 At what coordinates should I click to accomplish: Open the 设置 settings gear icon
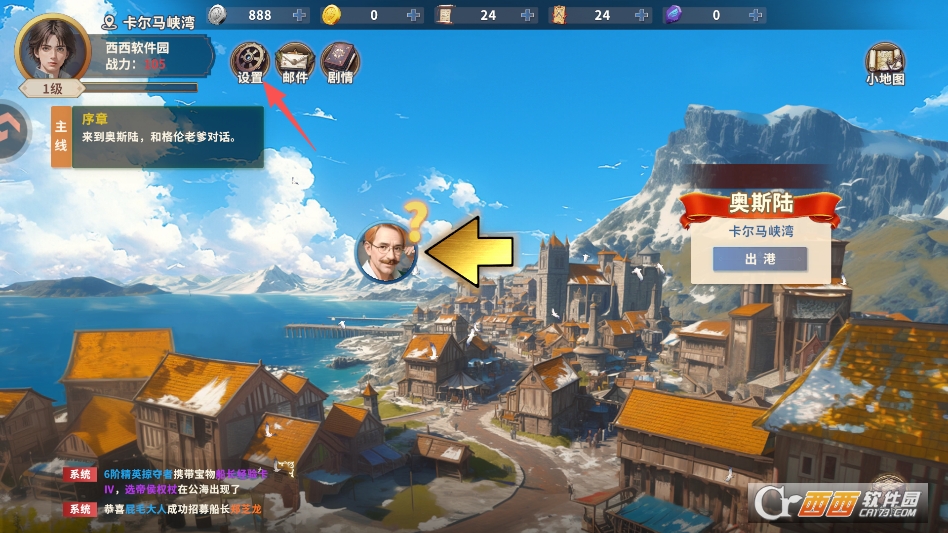pyautogui.click(x=249, y=61)
